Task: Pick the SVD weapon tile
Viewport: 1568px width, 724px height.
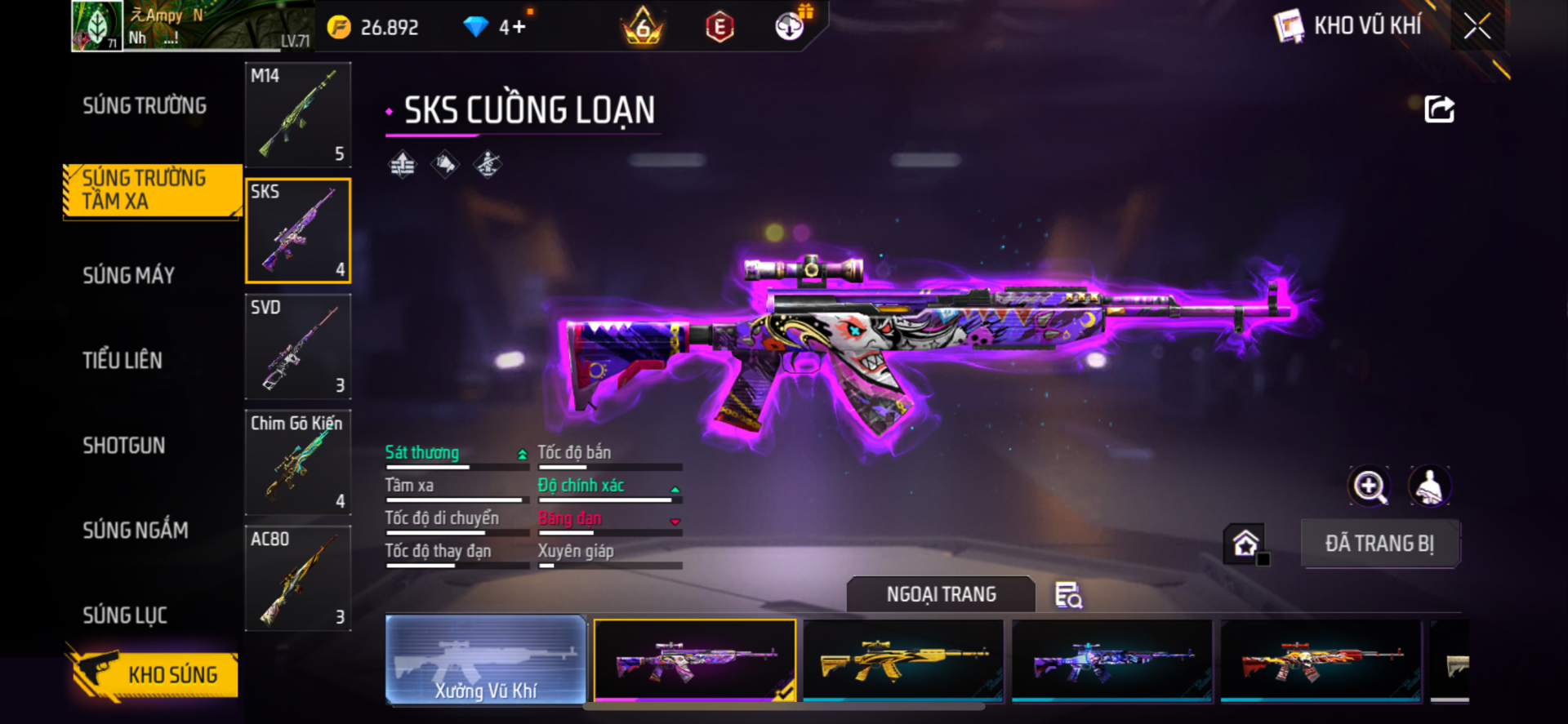Action: [x=298, y=347]
